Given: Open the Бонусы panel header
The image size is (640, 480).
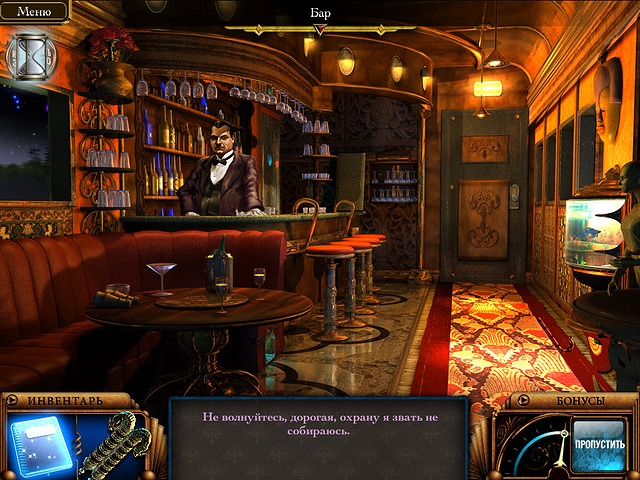Looking at the screenshot, I should click(x=572, y=401).
